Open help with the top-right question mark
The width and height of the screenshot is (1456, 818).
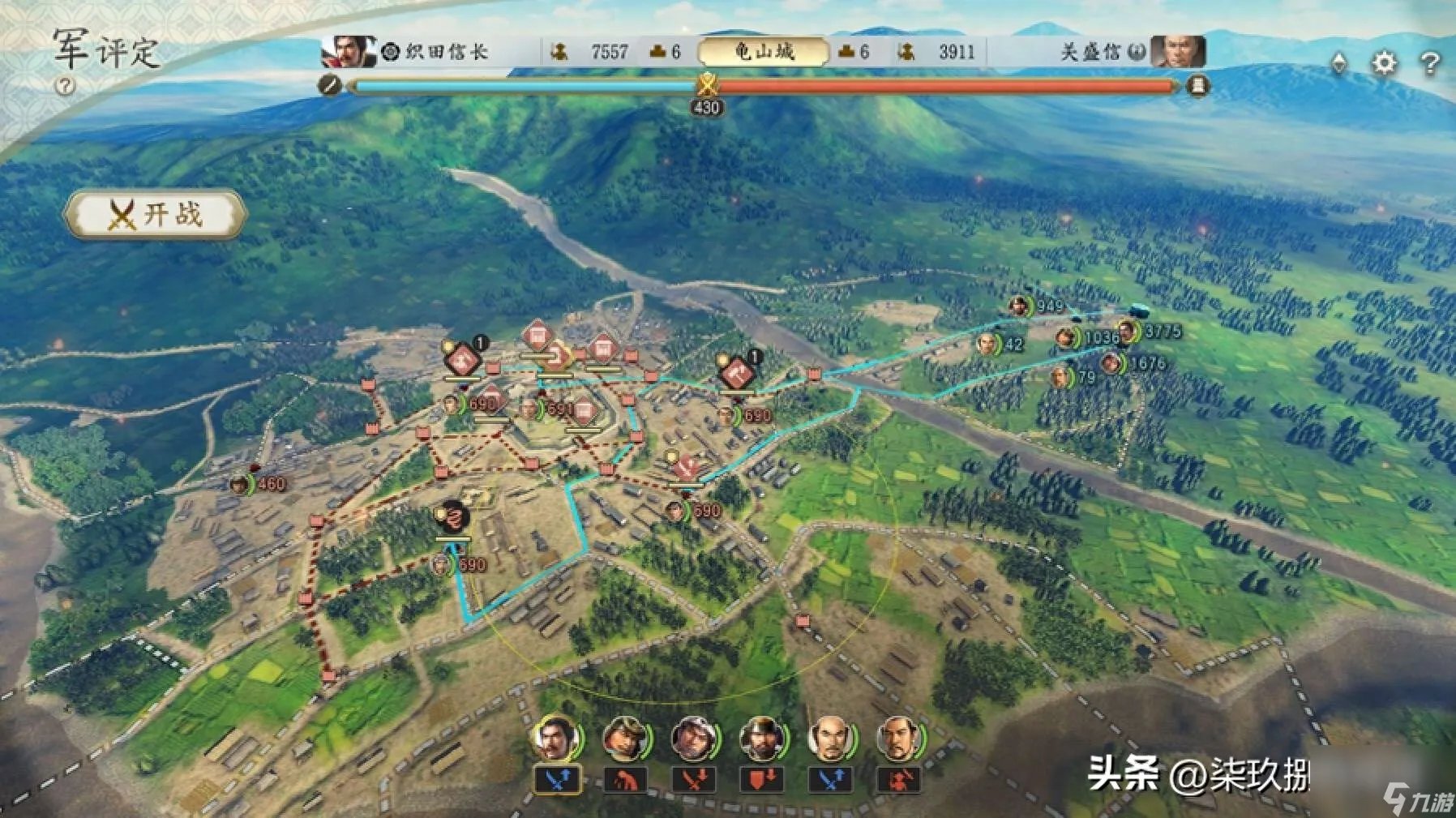click(1430, 62)
